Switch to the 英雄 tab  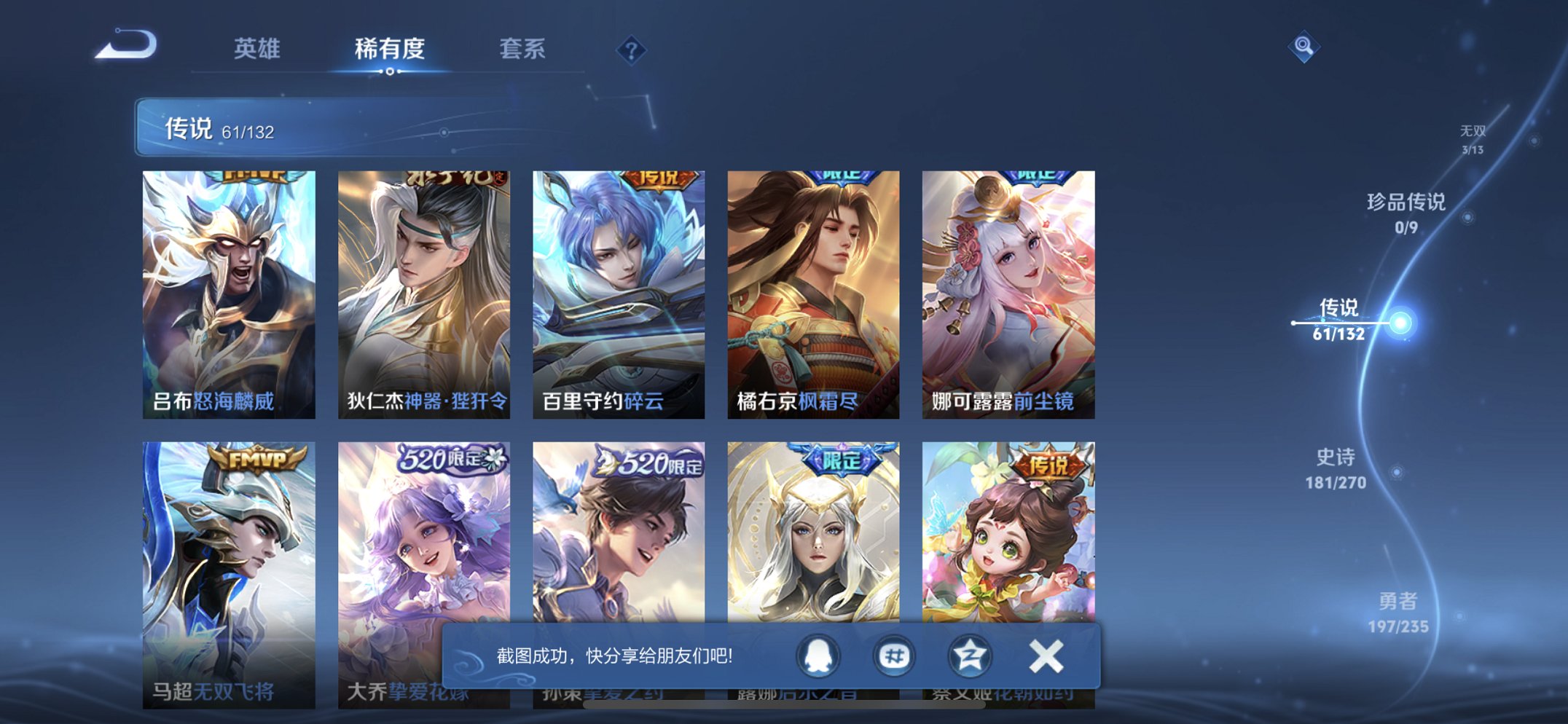(259, 48)
